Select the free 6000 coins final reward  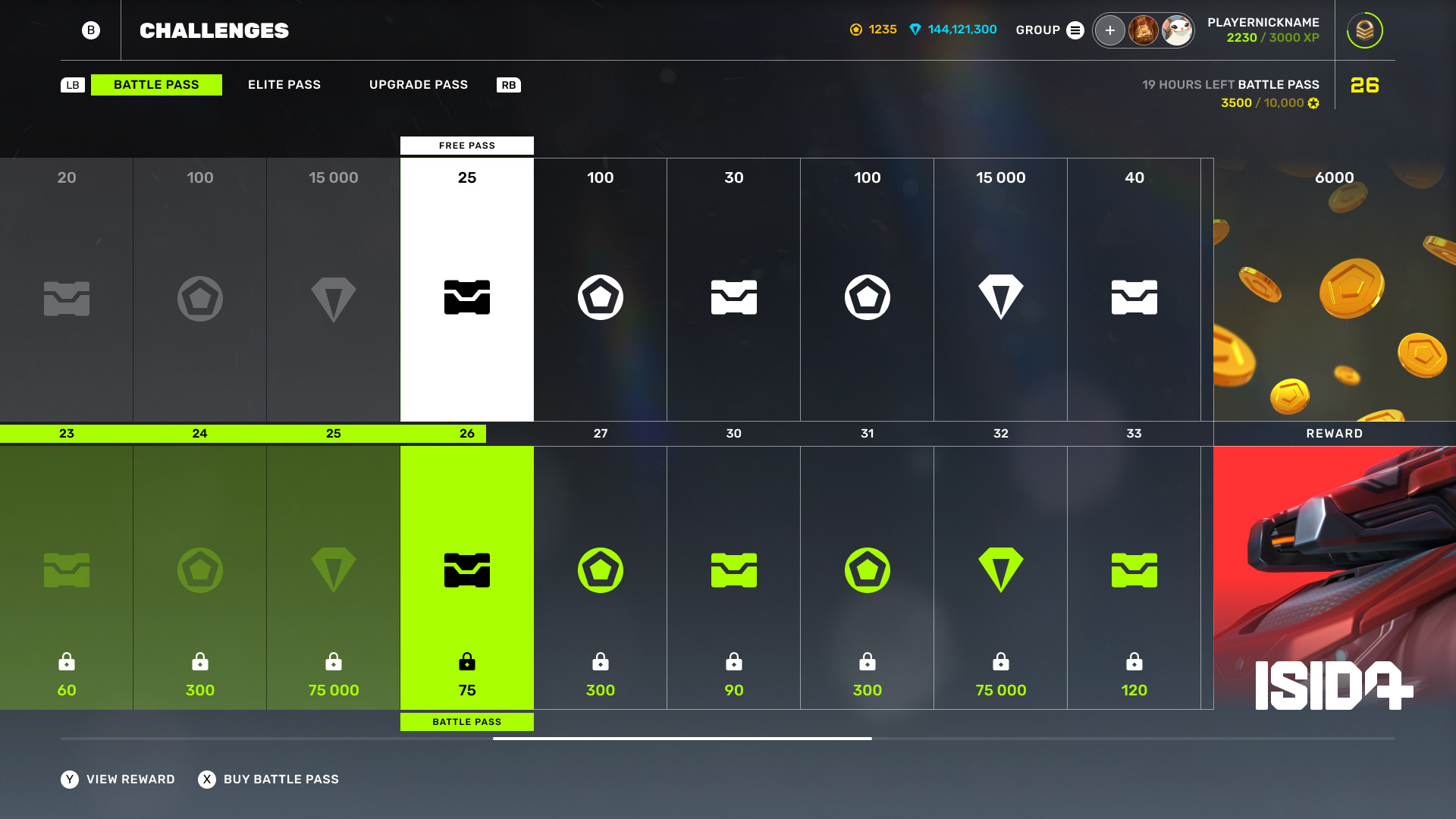pos(1334,290)
